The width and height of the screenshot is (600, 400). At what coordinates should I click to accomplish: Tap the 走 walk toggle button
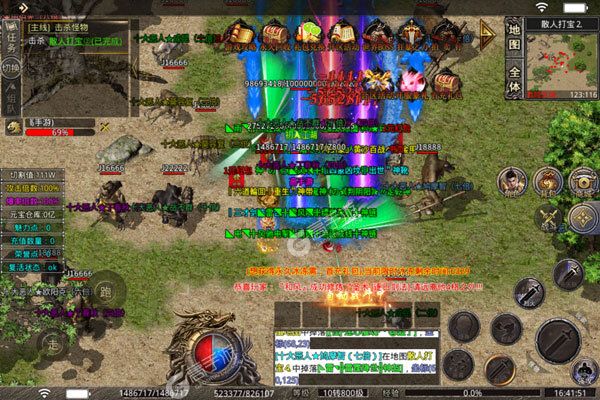coord(51,343)
